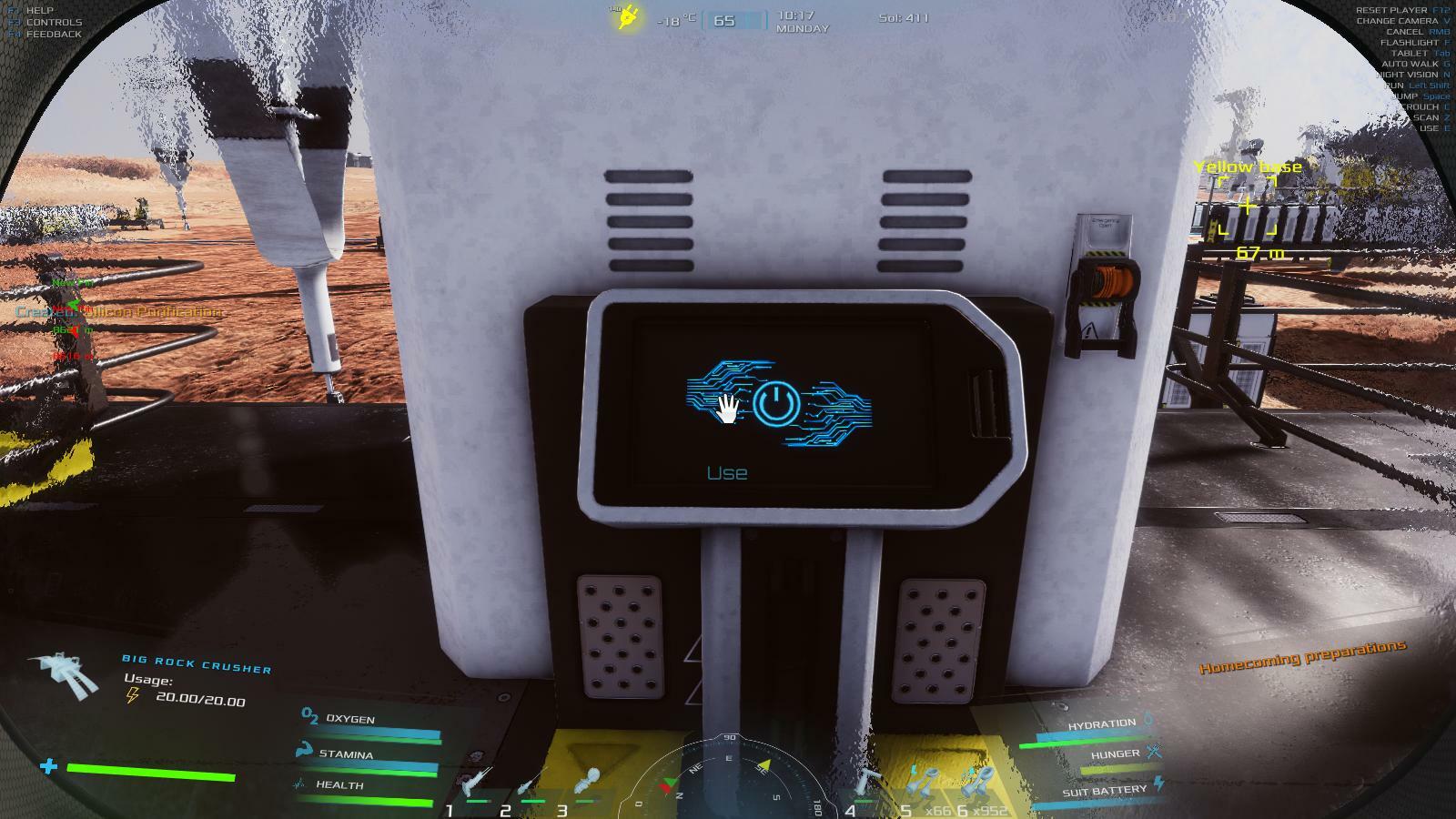The height and width of the screenshot is (819, 1456).
Task: Pick the x66 item stack in slot 5
Action: (921, 784)
